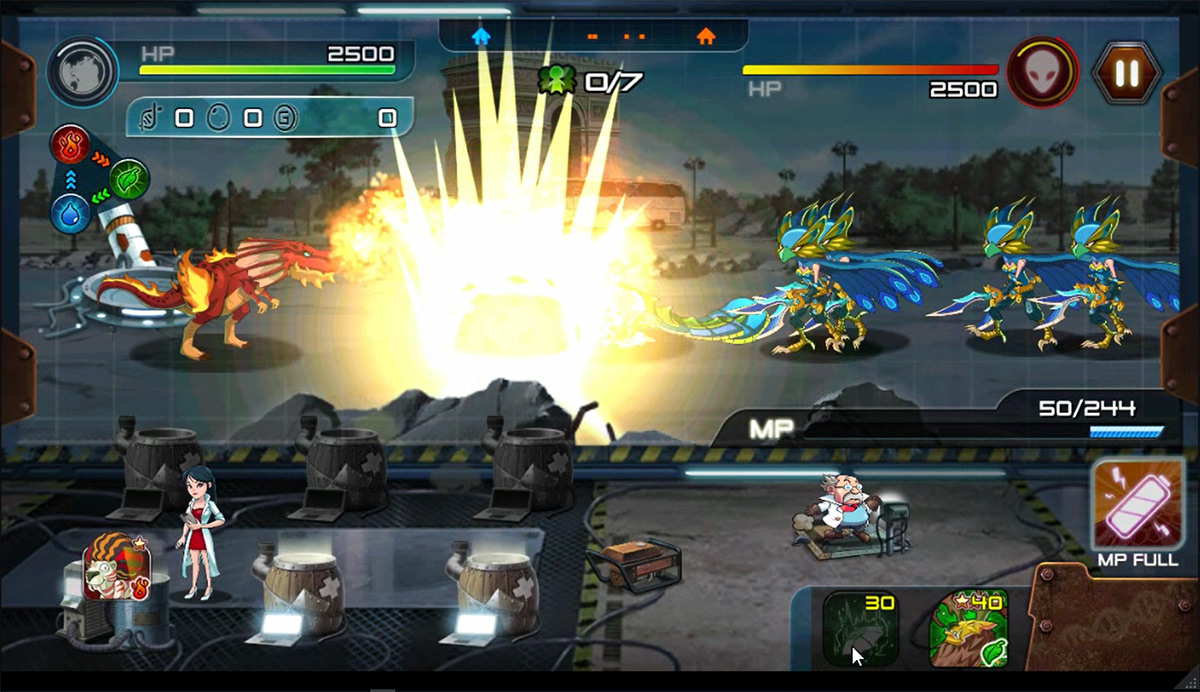
Task: Click the green leaf element icon
Action: coord(130,179)
